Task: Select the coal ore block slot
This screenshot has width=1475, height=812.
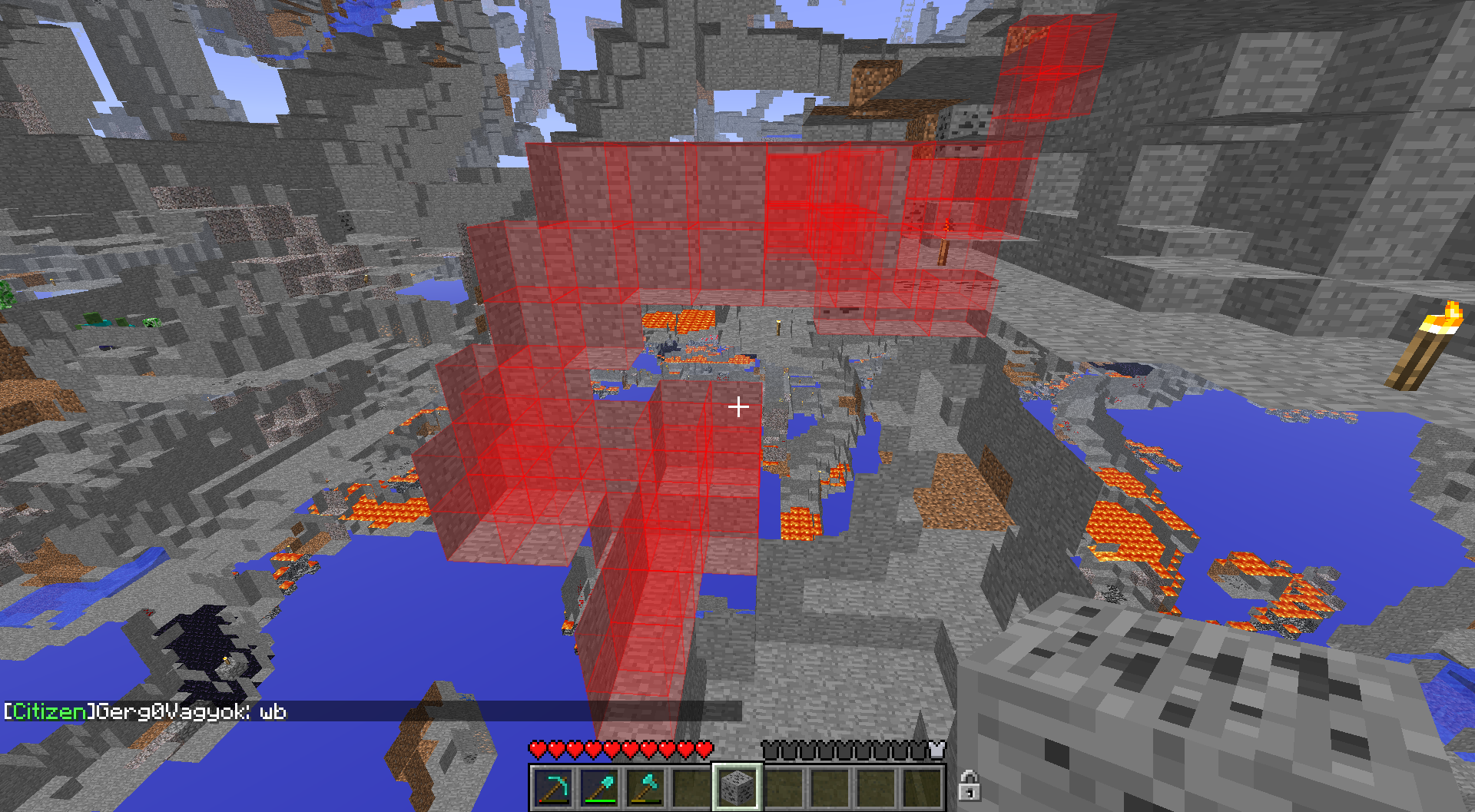Action: [737, 787]
